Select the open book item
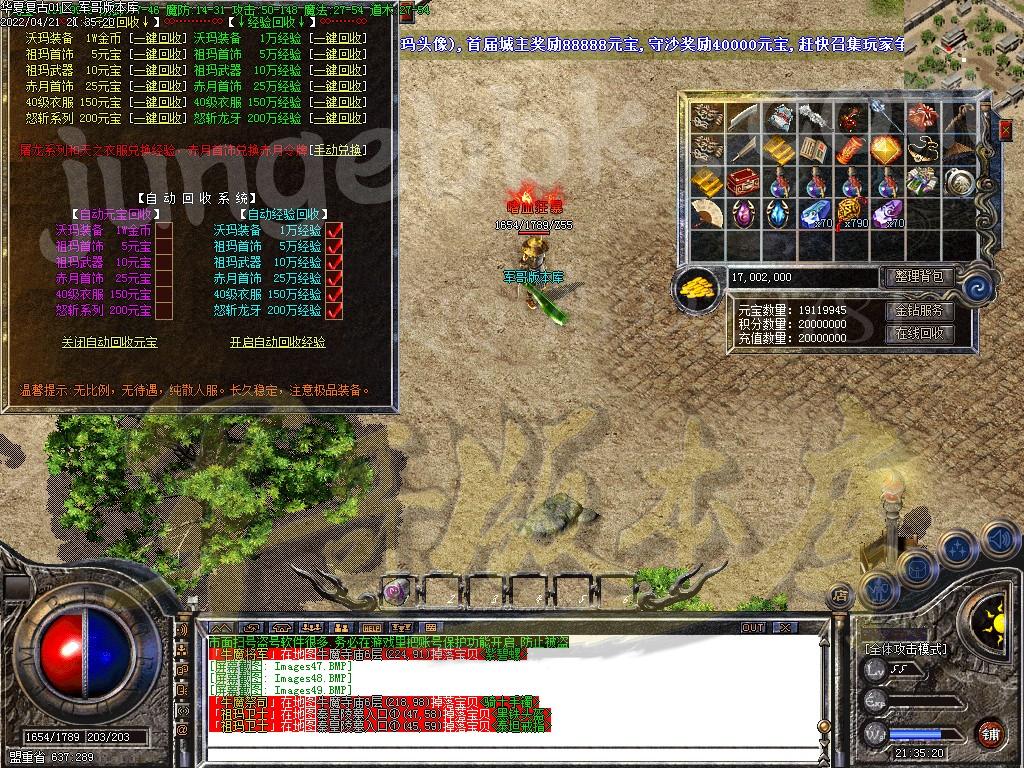1024x768 pixels. point(814,150)
